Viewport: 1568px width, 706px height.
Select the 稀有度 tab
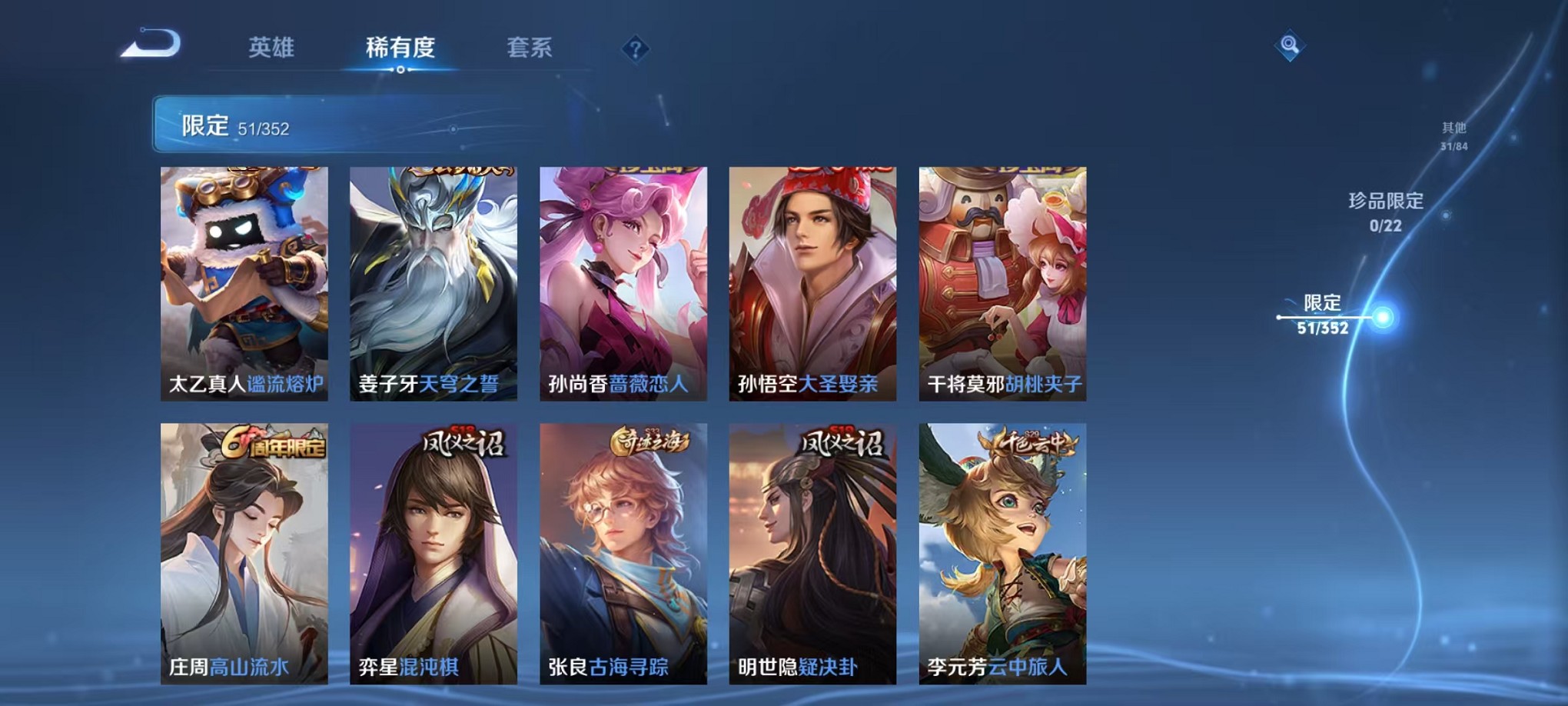pos(399,48)
